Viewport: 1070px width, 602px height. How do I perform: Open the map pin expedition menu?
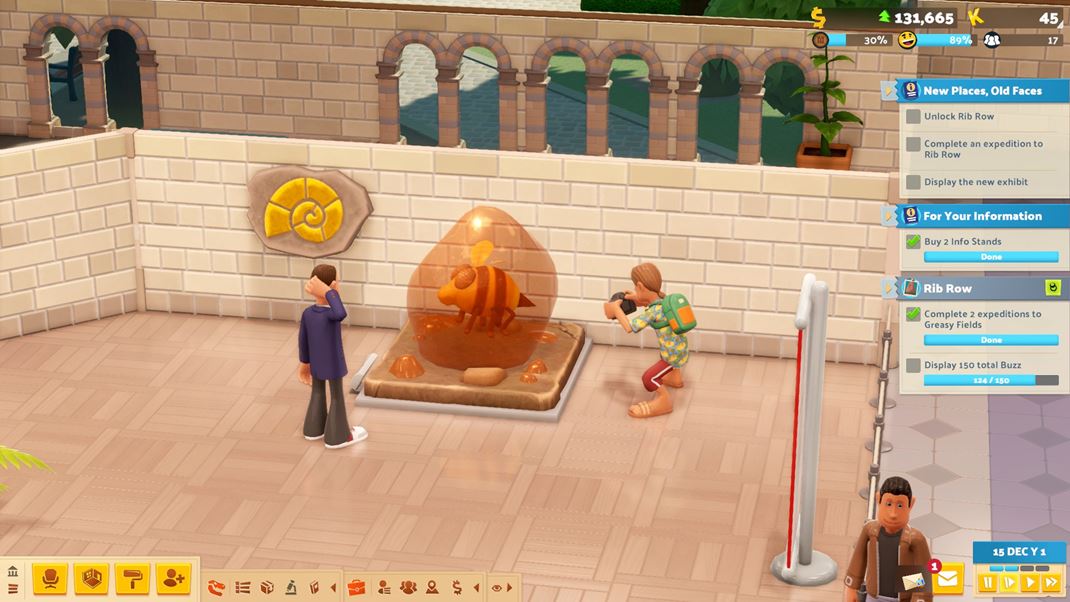pos(432,587)
